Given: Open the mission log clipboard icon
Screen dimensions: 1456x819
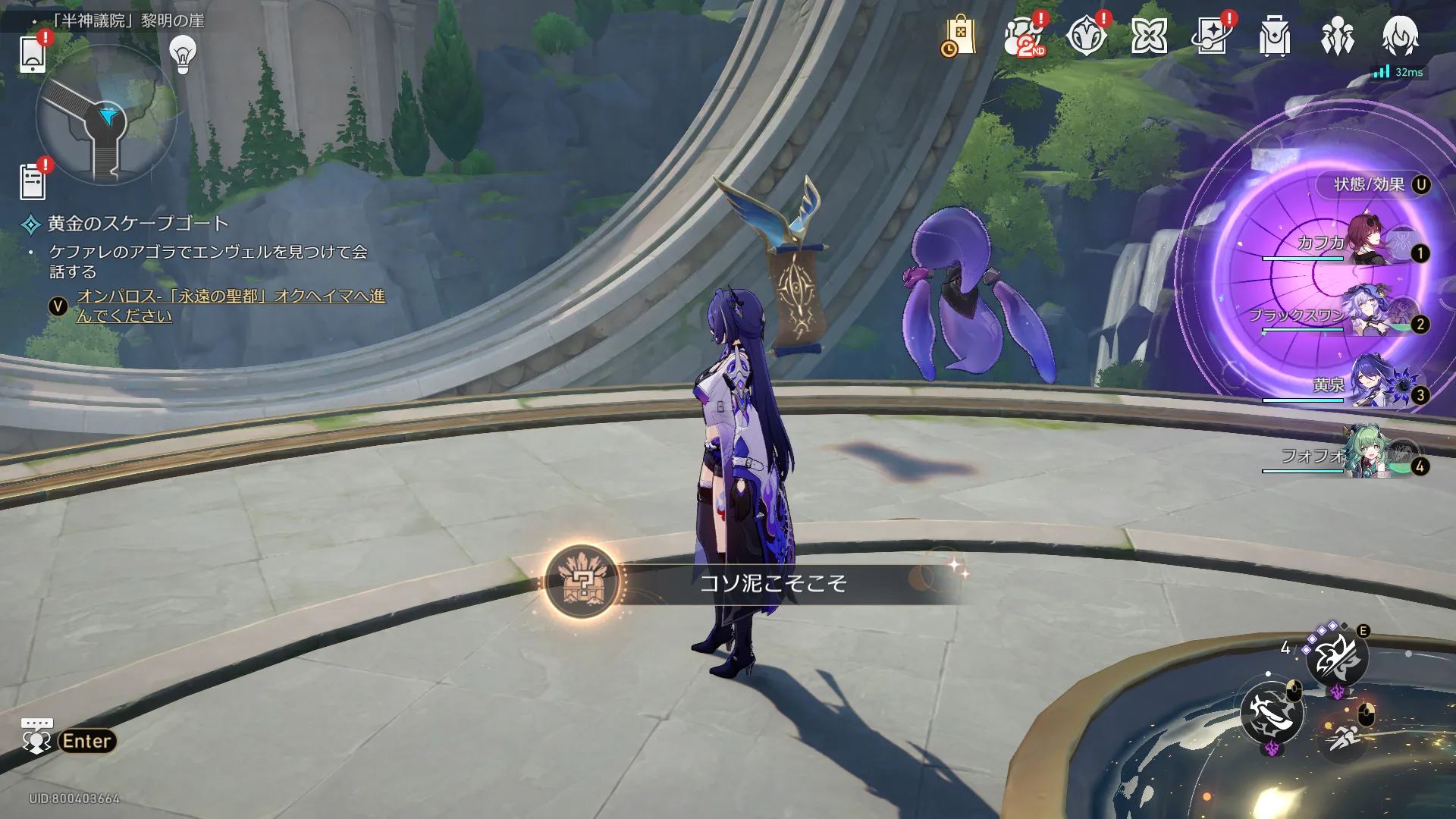Looking at the screenshot, I should pos(33,182).
